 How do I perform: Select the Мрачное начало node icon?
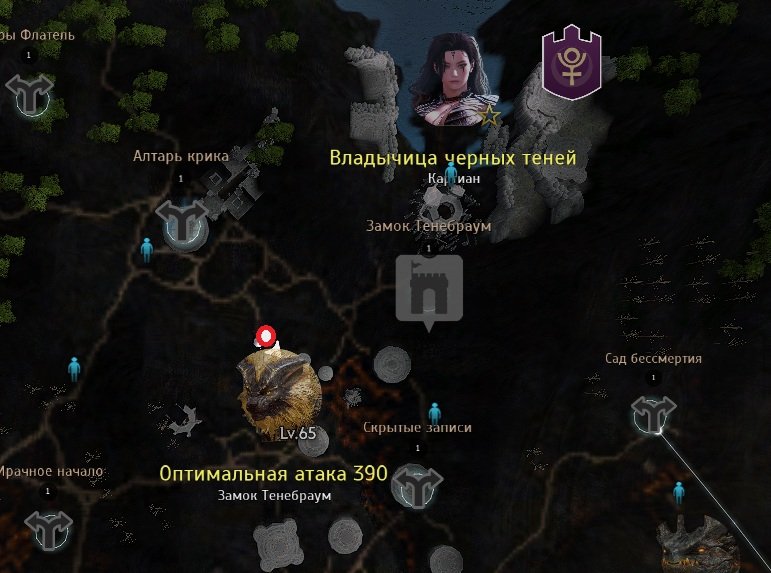coord(48,529)
